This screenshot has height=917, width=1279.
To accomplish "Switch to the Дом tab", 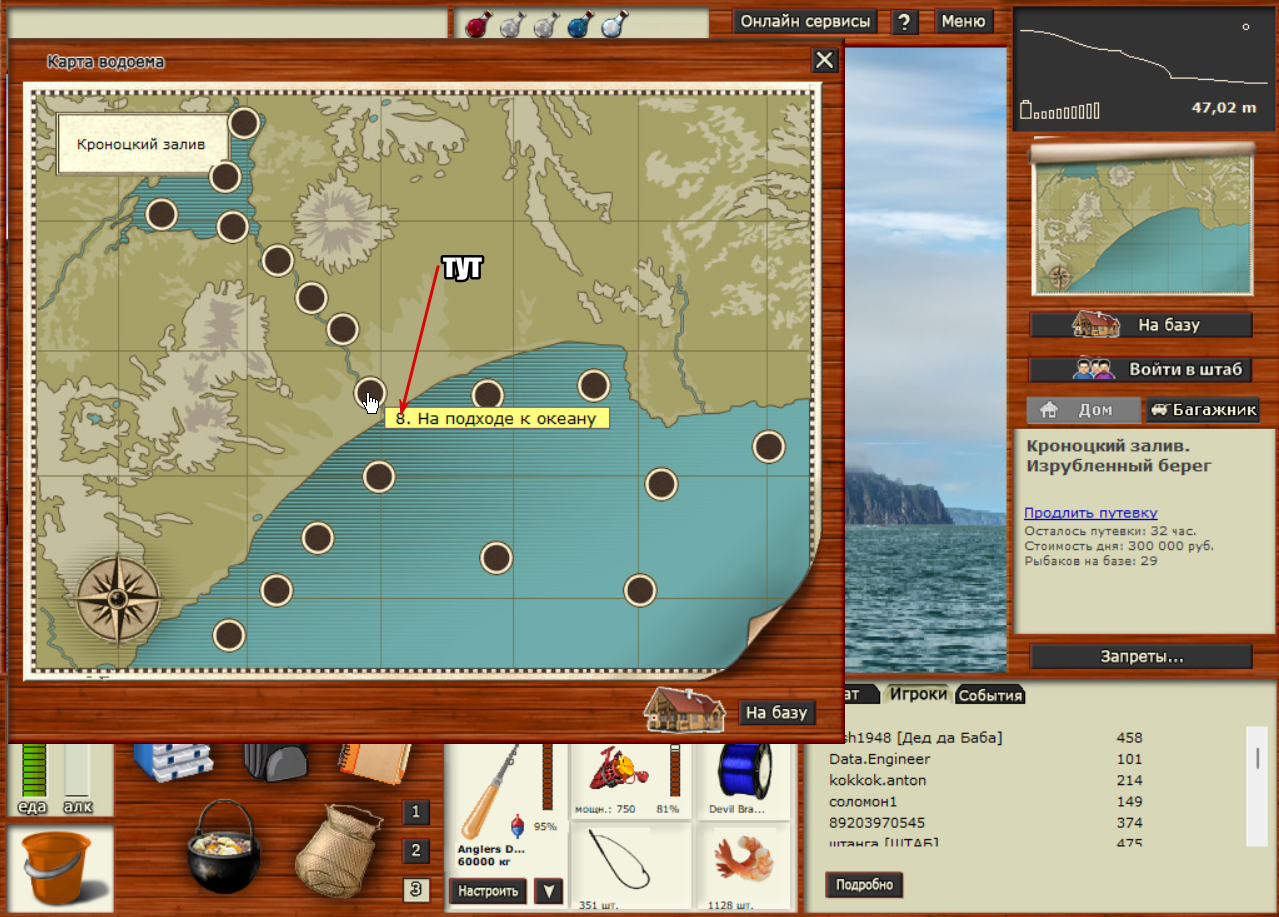I will [1083, 410].
